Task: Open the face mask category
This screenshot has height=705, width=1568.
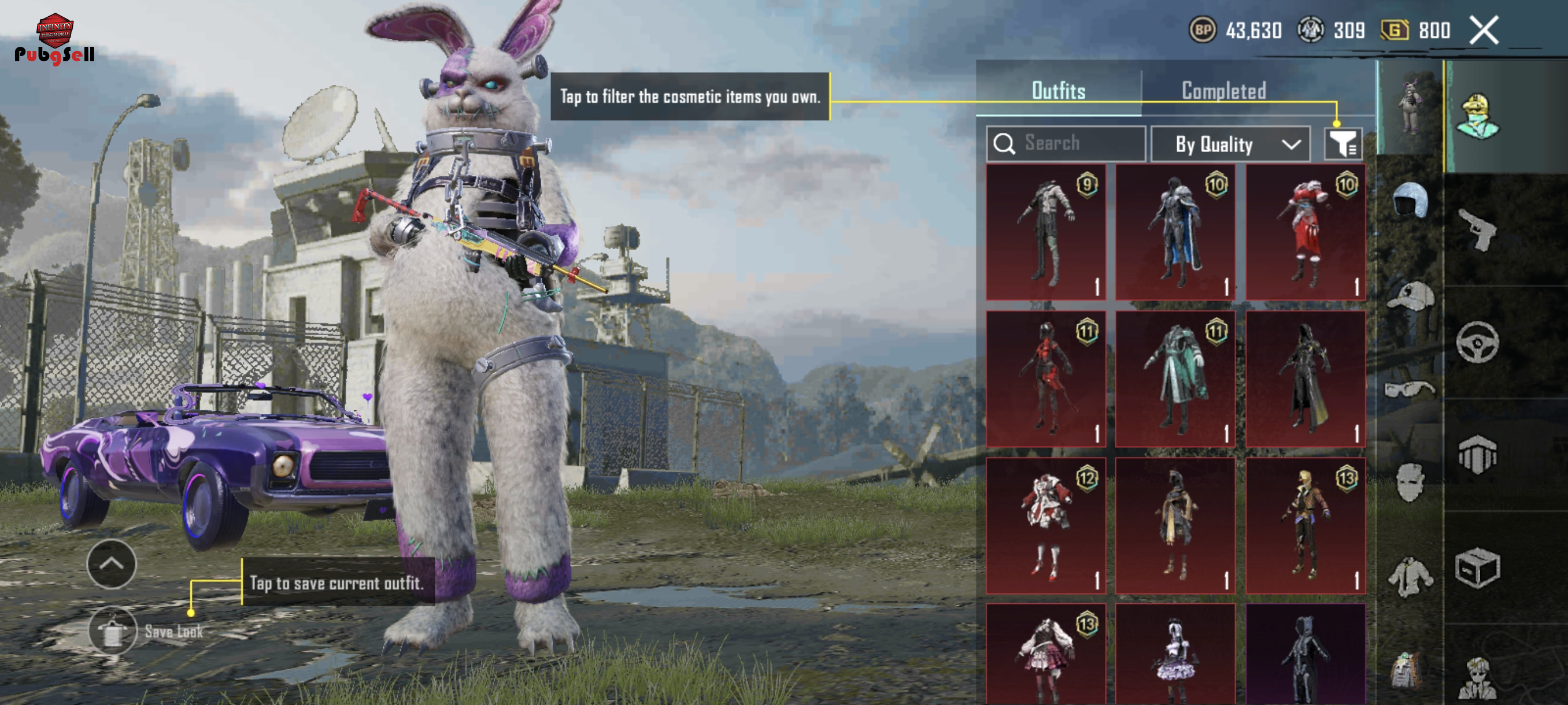Action: coord(1409,482)
